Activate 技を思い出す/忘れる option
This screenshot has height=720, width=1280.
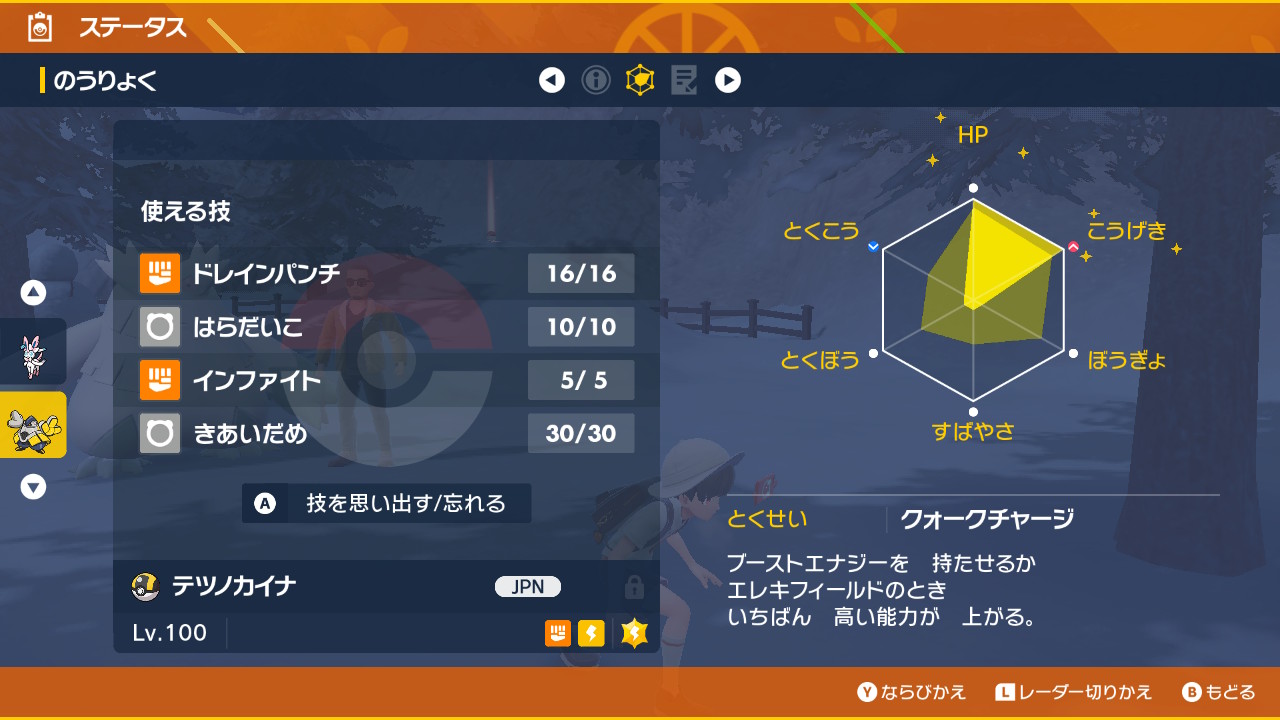click(385, 504)
